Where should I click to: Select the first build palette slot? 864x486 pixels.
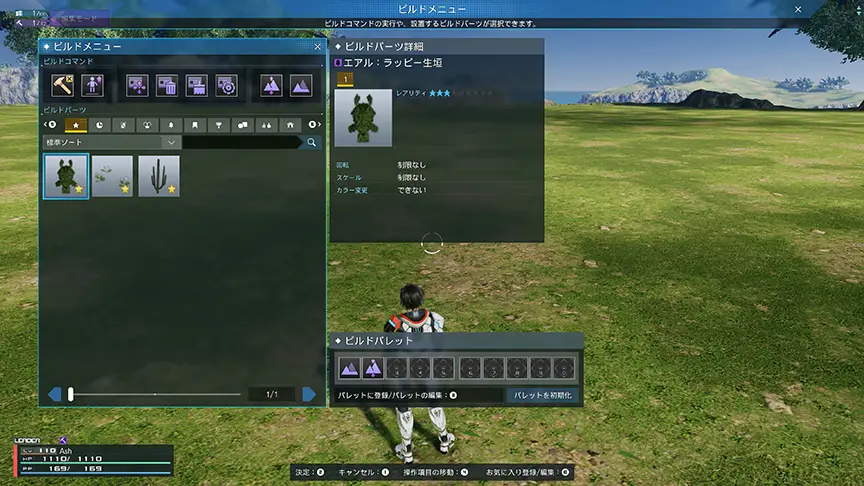pos(349,368)
